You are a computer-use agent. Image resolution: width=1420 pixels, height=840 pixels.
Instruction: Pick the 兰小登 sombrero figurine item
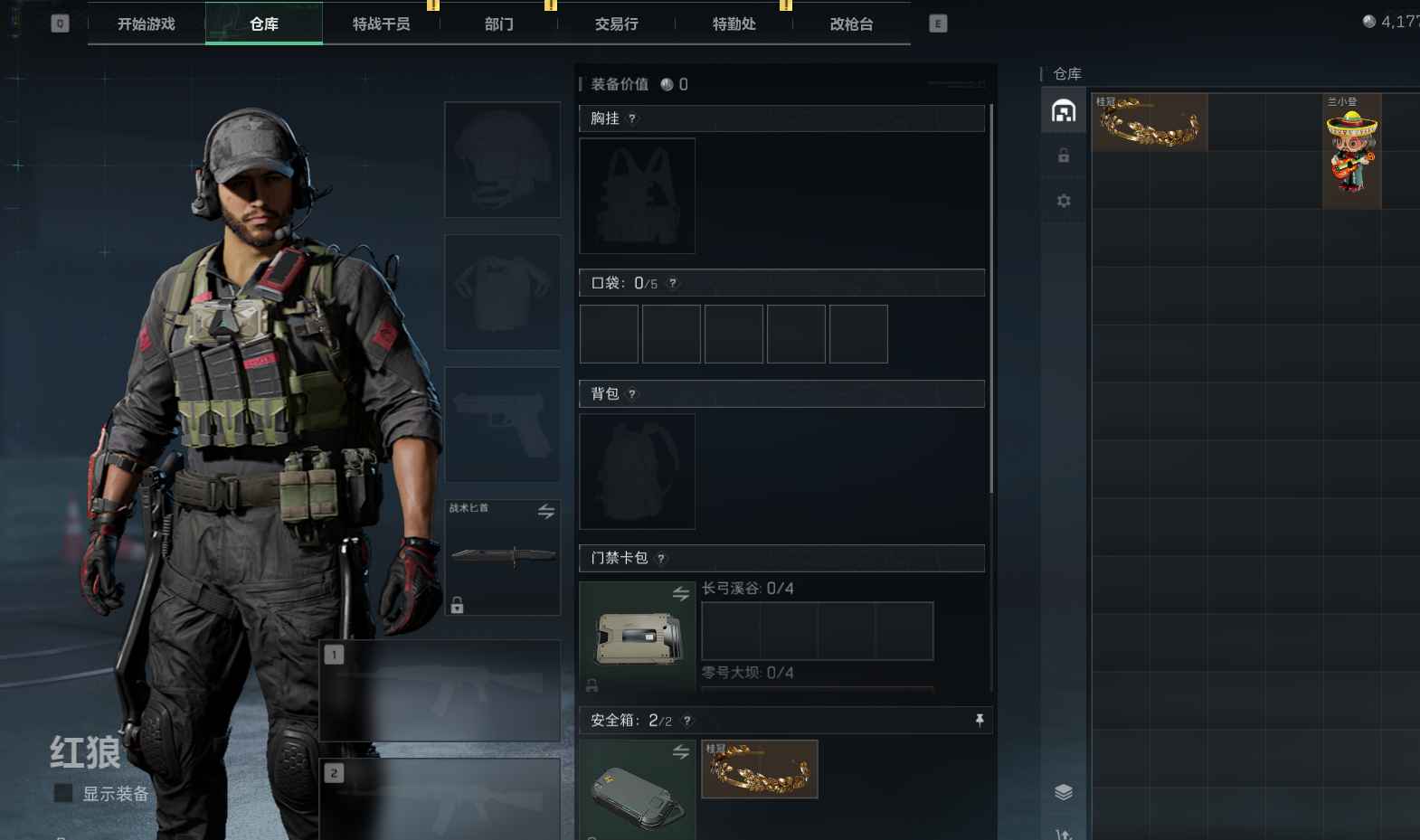click(x=1351, y=151)
